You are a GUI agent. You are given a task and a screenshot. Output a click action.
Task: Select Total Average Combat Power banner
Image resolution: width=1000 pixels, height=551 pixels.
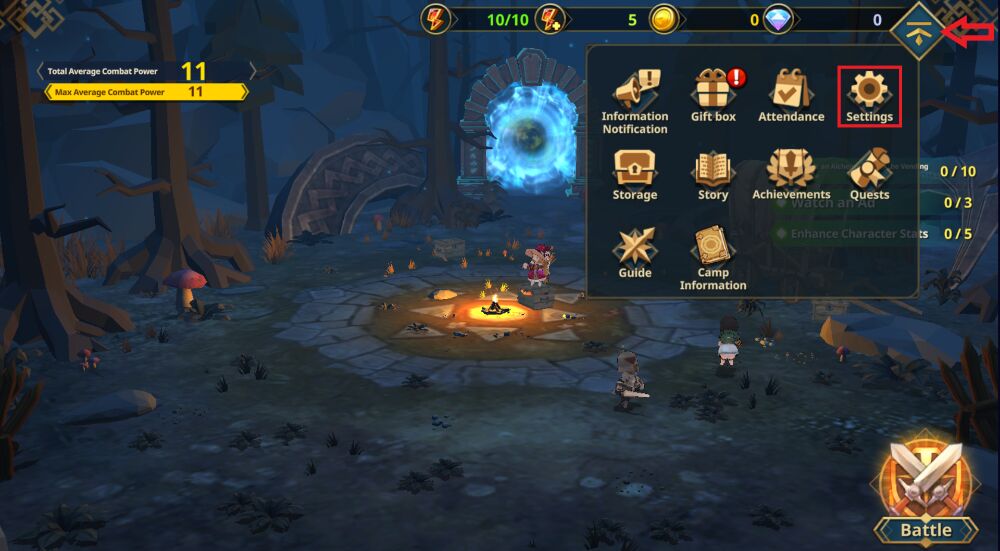[146, 71]
